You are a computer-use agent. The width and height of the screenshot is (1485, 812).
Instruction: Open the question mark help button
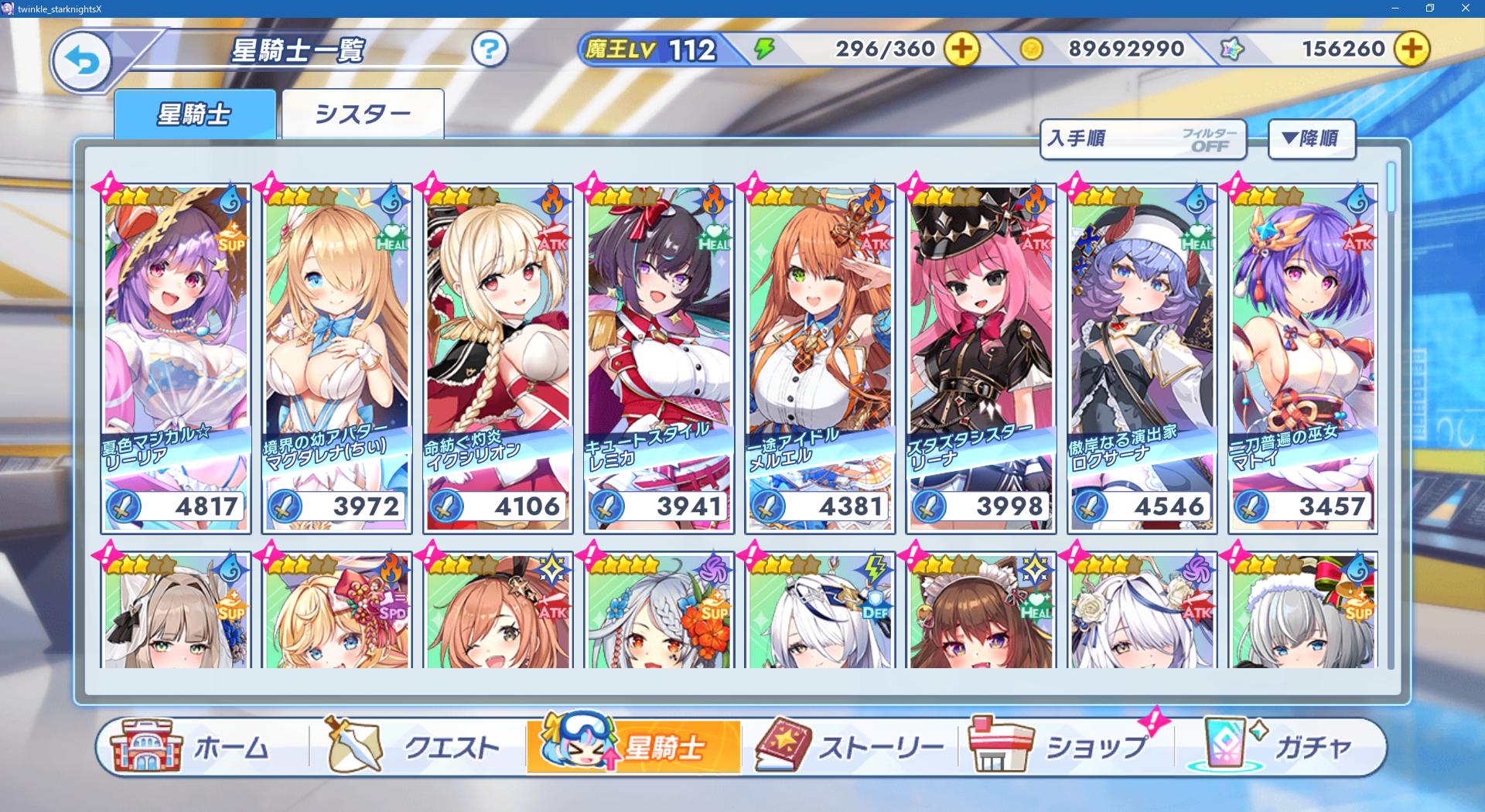click(489, 50)
